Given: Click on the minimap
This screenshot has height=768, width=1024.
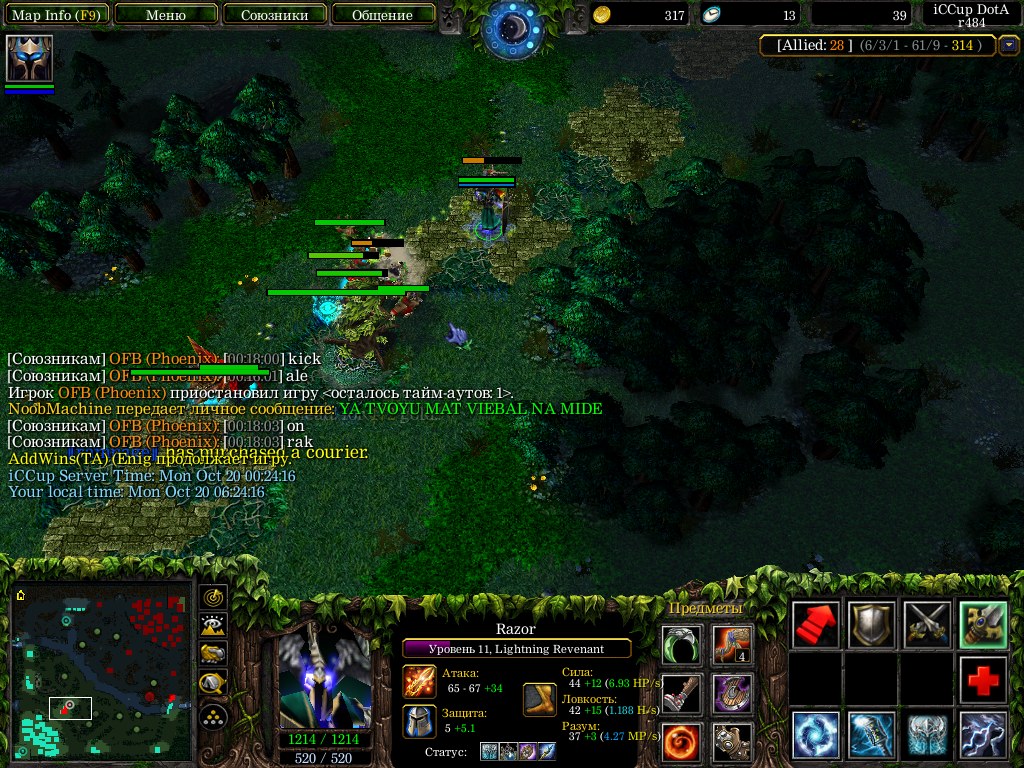Looking at the screenshot, I should tap(102, 671).
